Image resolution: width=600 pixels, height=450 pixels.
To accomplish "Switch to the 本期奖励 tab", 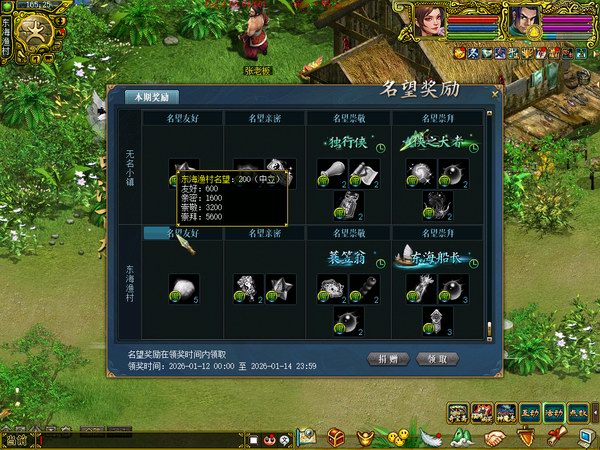I will click(152, 97).
